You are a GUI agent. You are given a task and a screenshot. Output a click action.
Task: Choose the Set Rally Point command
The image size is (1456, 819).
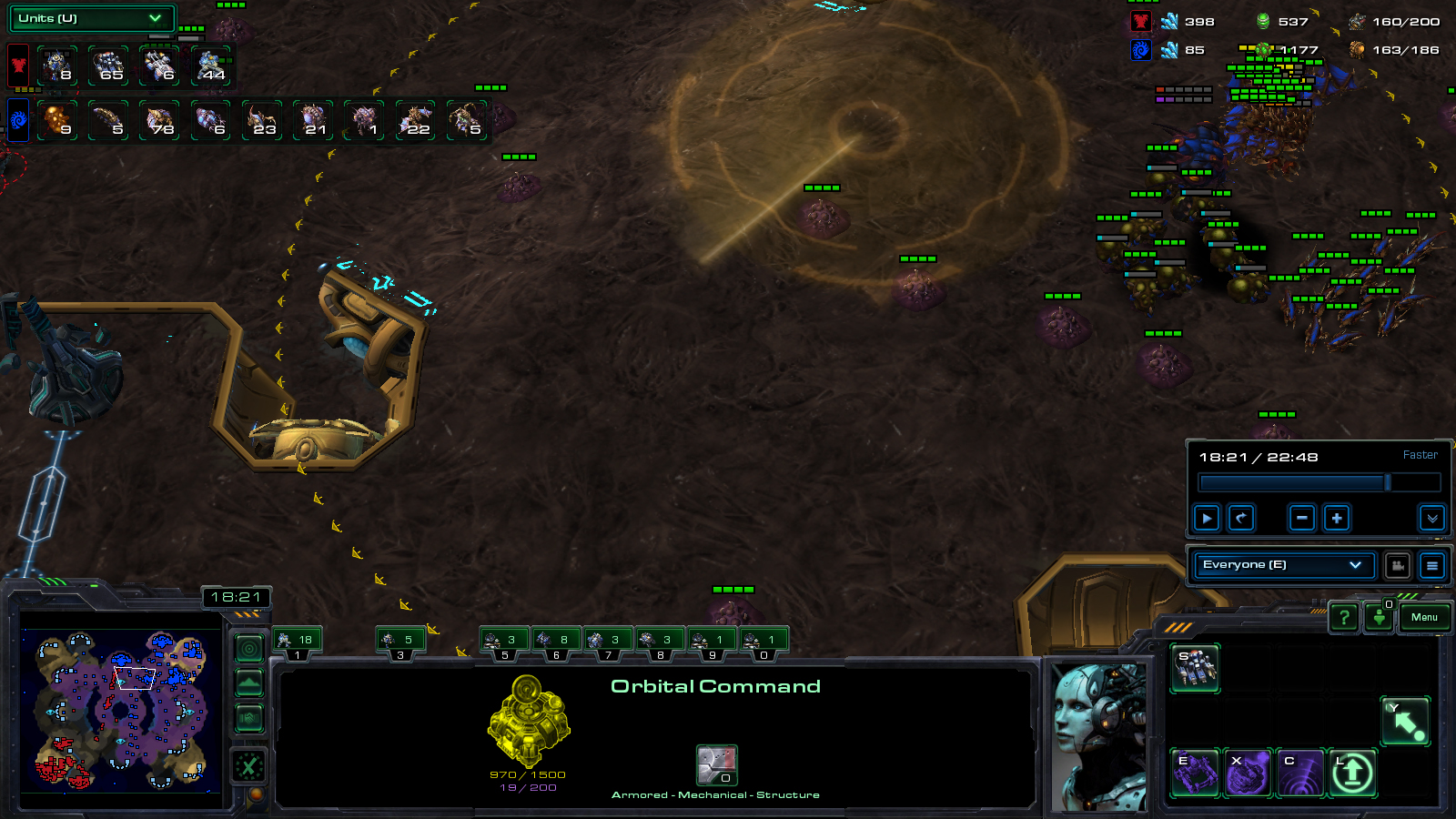1405,722
